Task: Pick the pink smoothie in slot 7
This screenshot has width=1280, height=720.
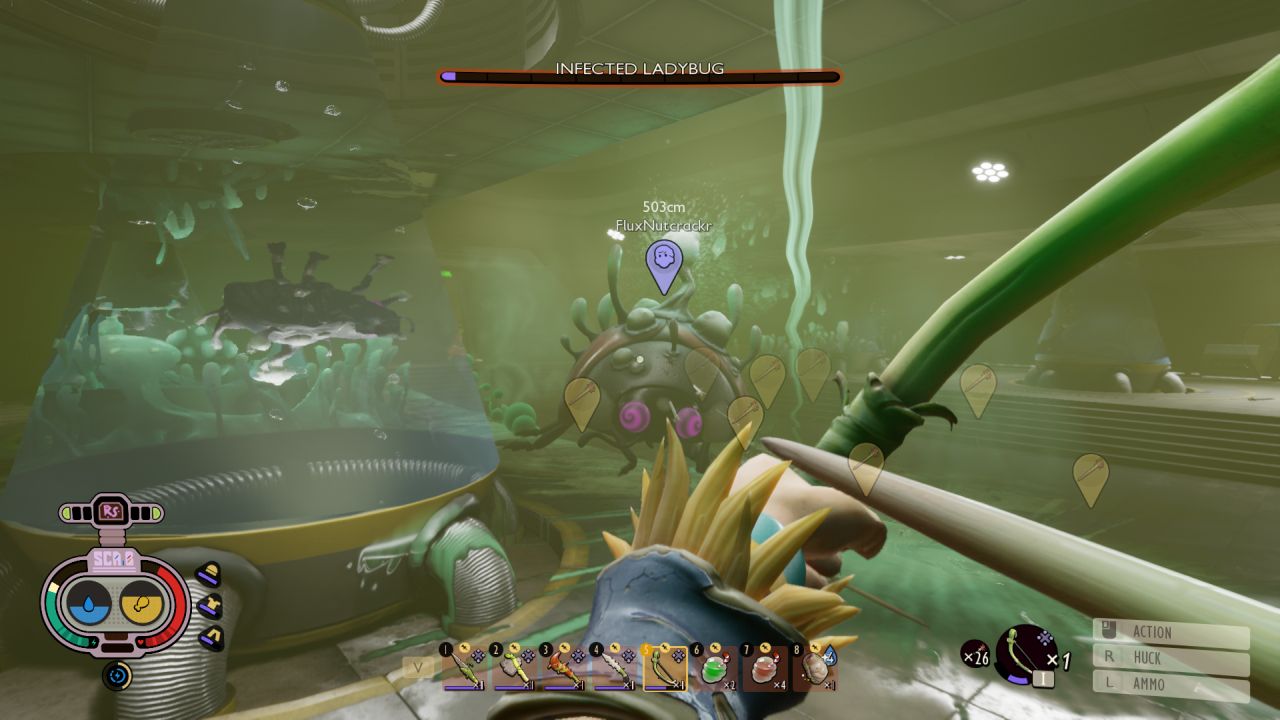Action: [x=764, y=667]
